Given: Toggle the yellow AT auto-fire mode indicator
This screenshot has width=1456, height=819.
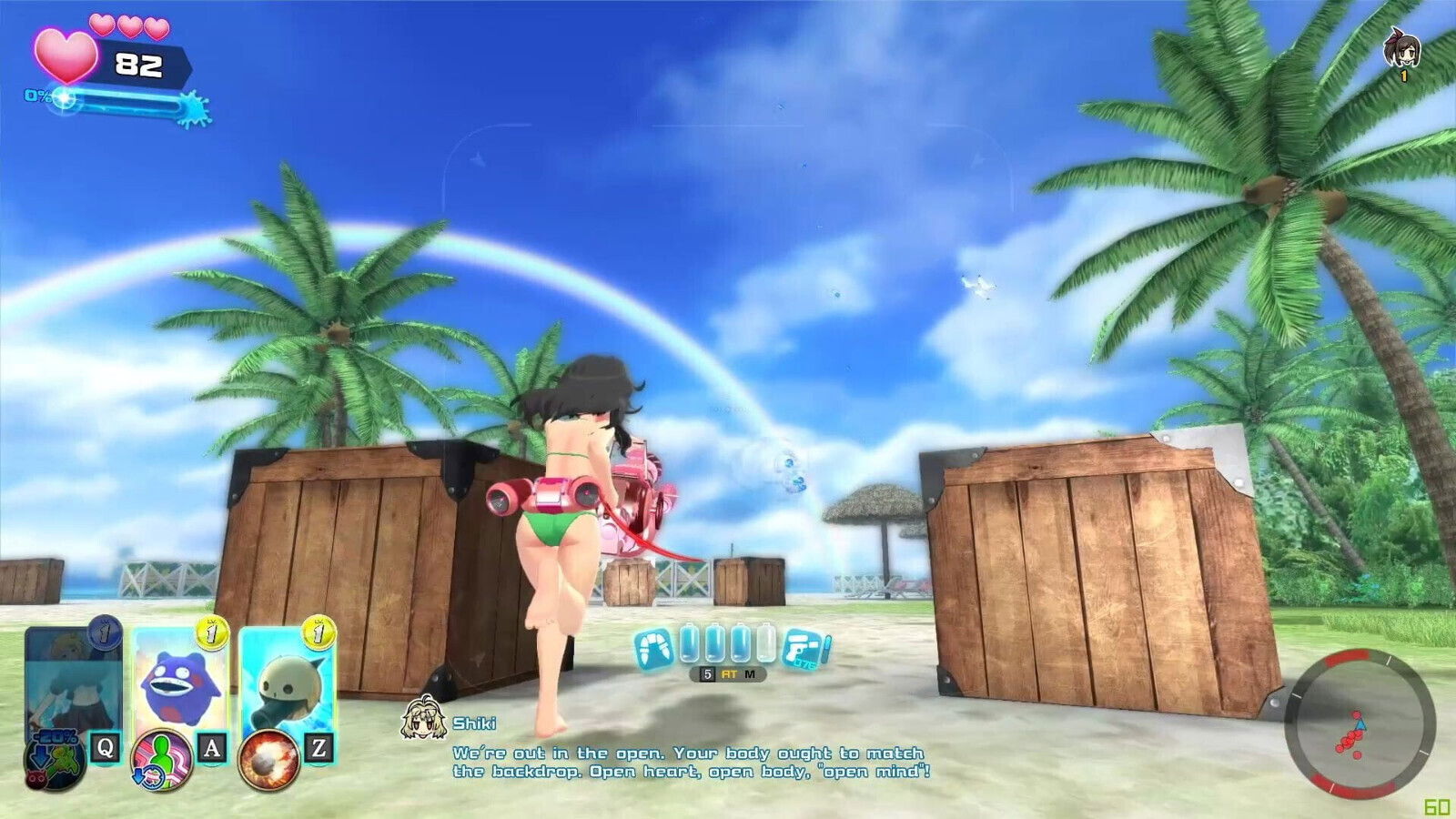Looking at the screenshot, I should tap(729, 673).
